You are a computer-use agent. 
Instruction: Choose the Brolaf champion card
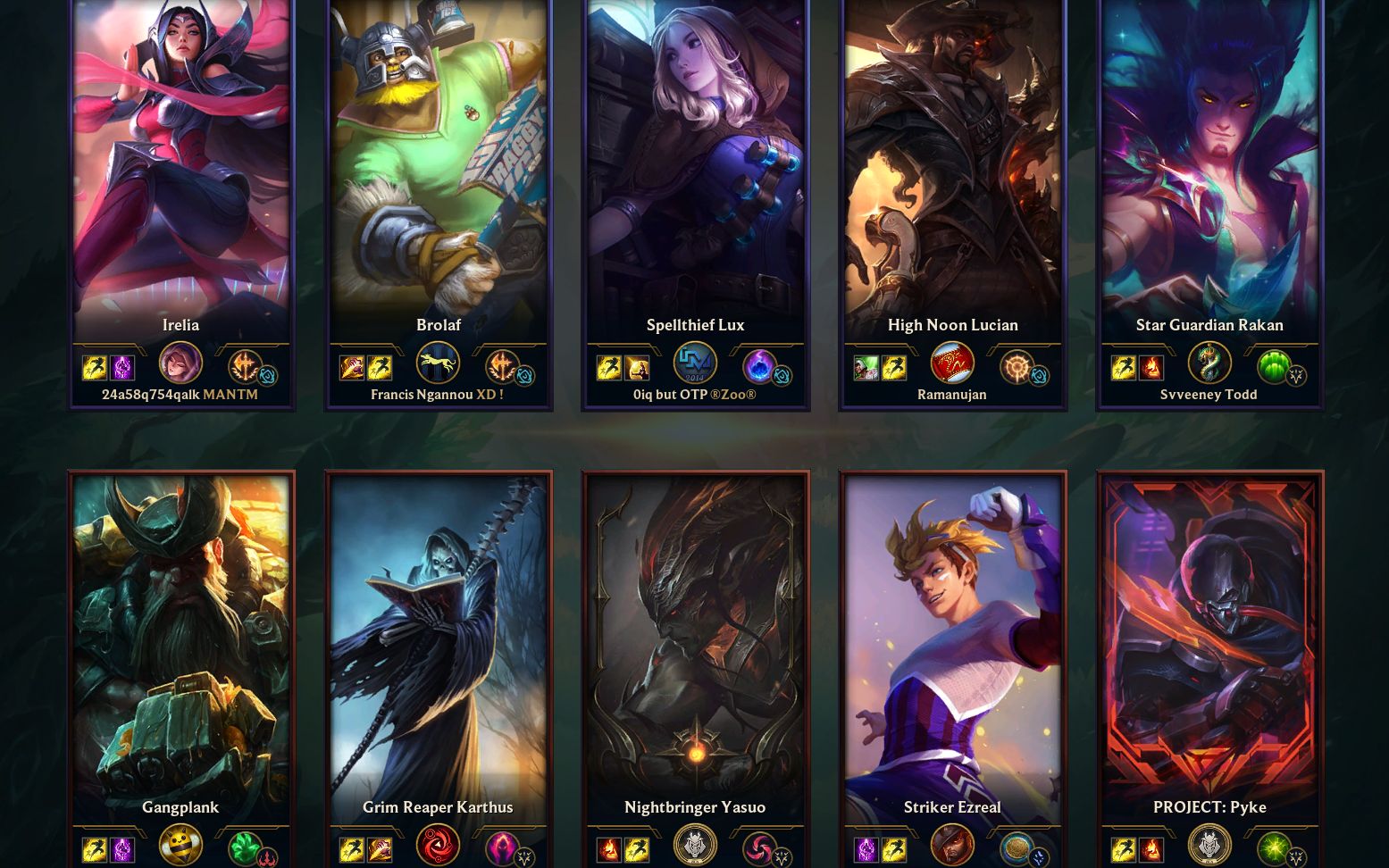tap(438, 170)
